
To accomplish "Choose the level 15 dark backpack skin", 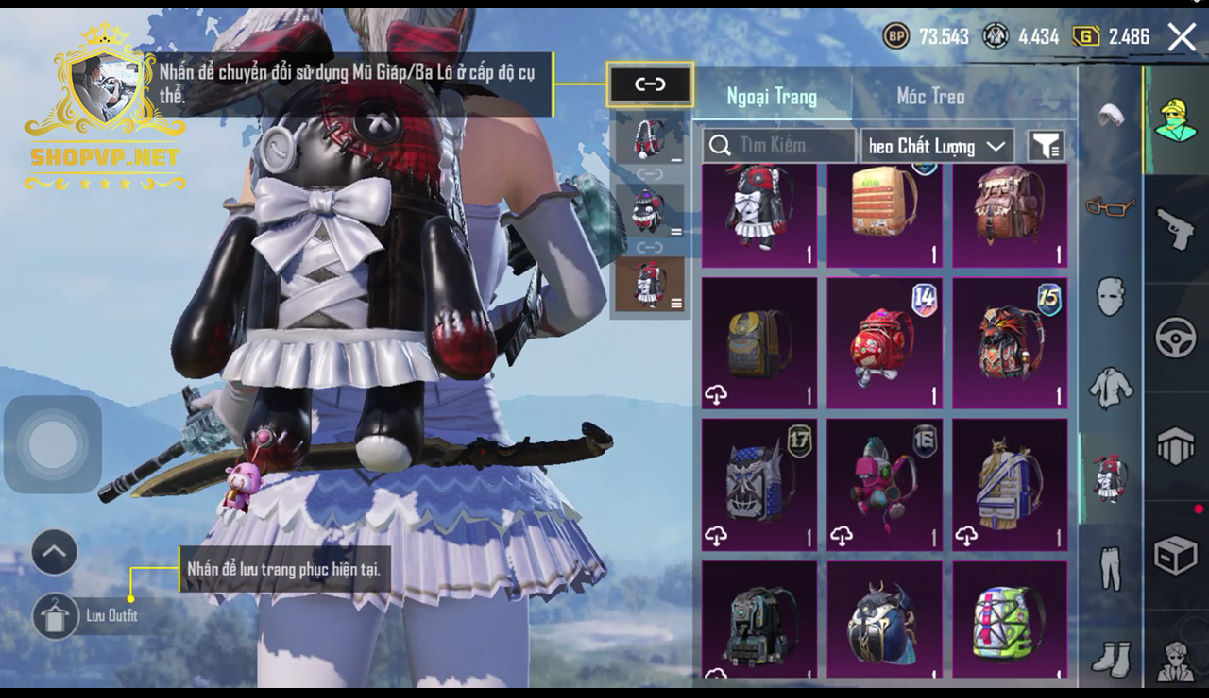I will click(x=1009, y=343).
